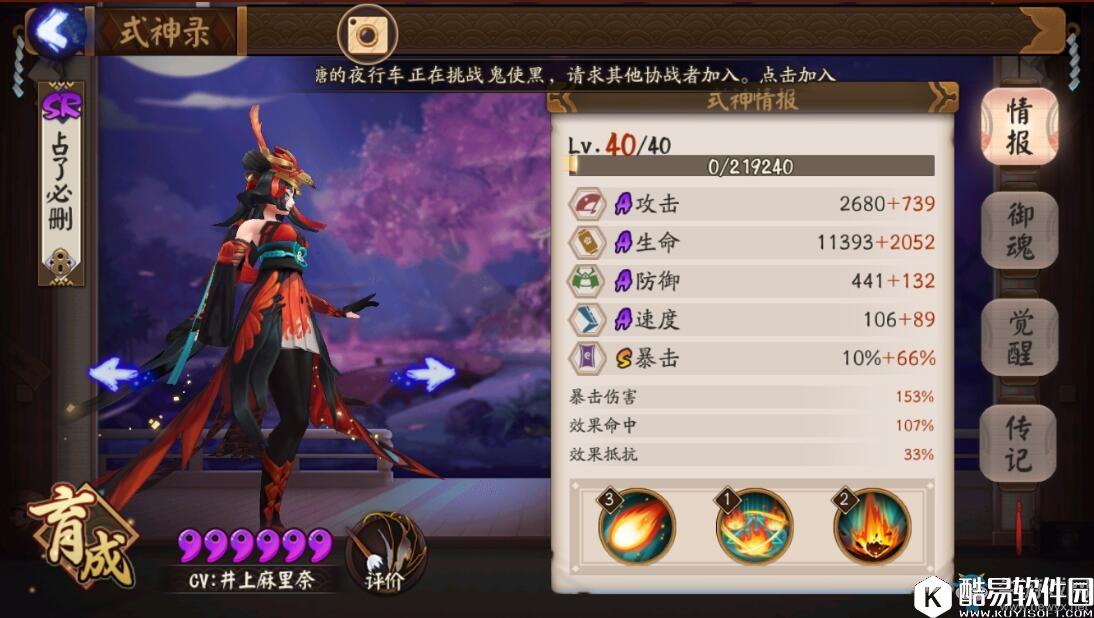This screenshot has width=1094, height=618.
Task: Open the 御魂 soul tab
Action: pyautogui.click(x=1018, y=231)
